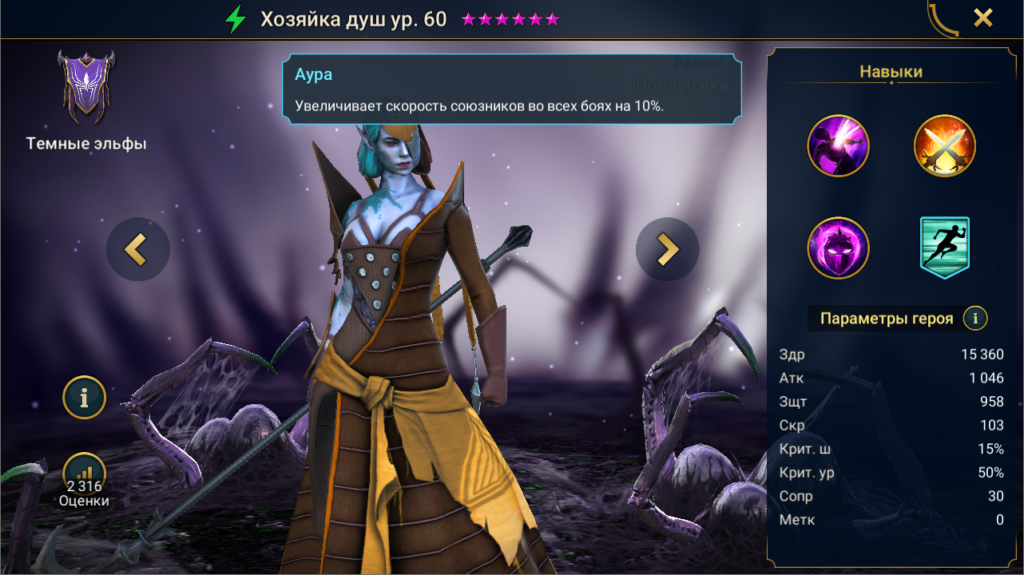Open hero parameters info button
The width and height of the screenshot is (1024, 575).
tap(974, 319)
